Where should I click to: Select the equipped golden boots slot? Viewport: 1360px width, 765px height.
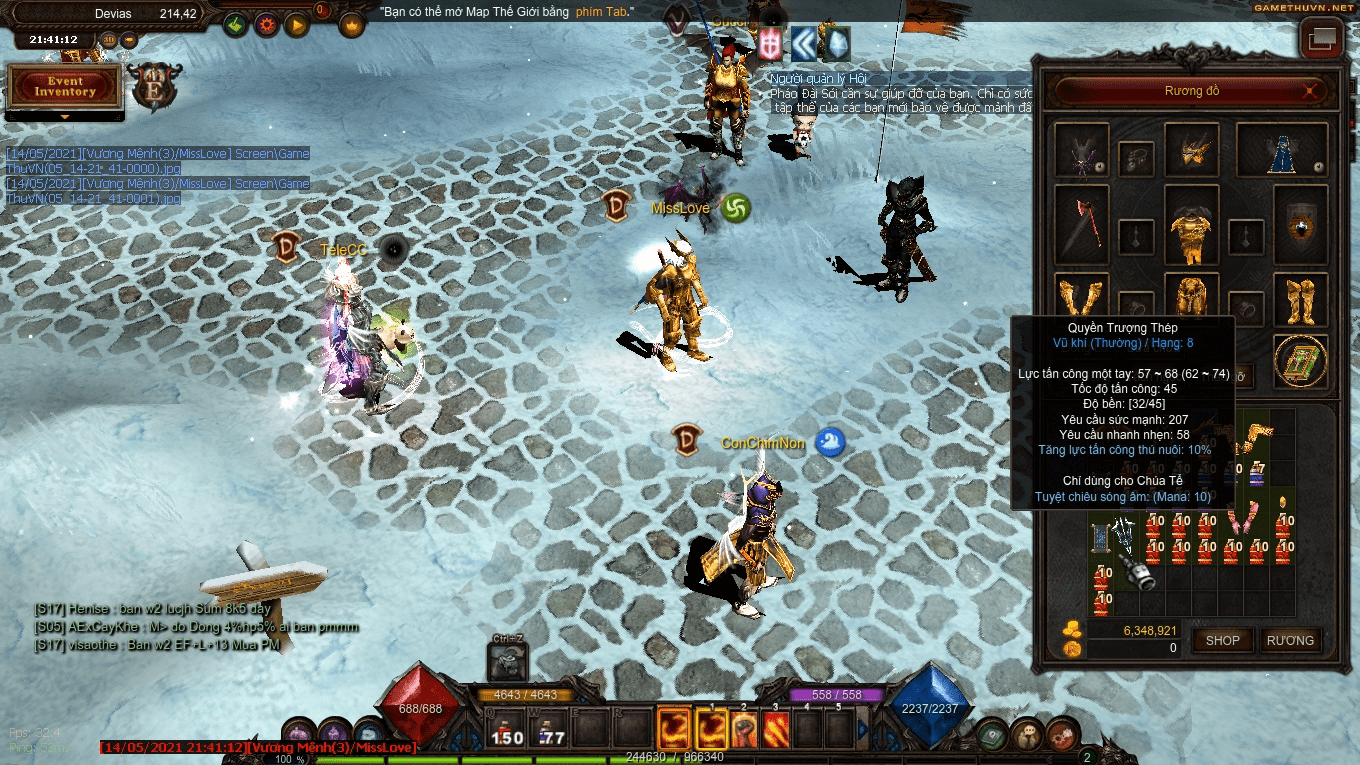(1300, 298)
